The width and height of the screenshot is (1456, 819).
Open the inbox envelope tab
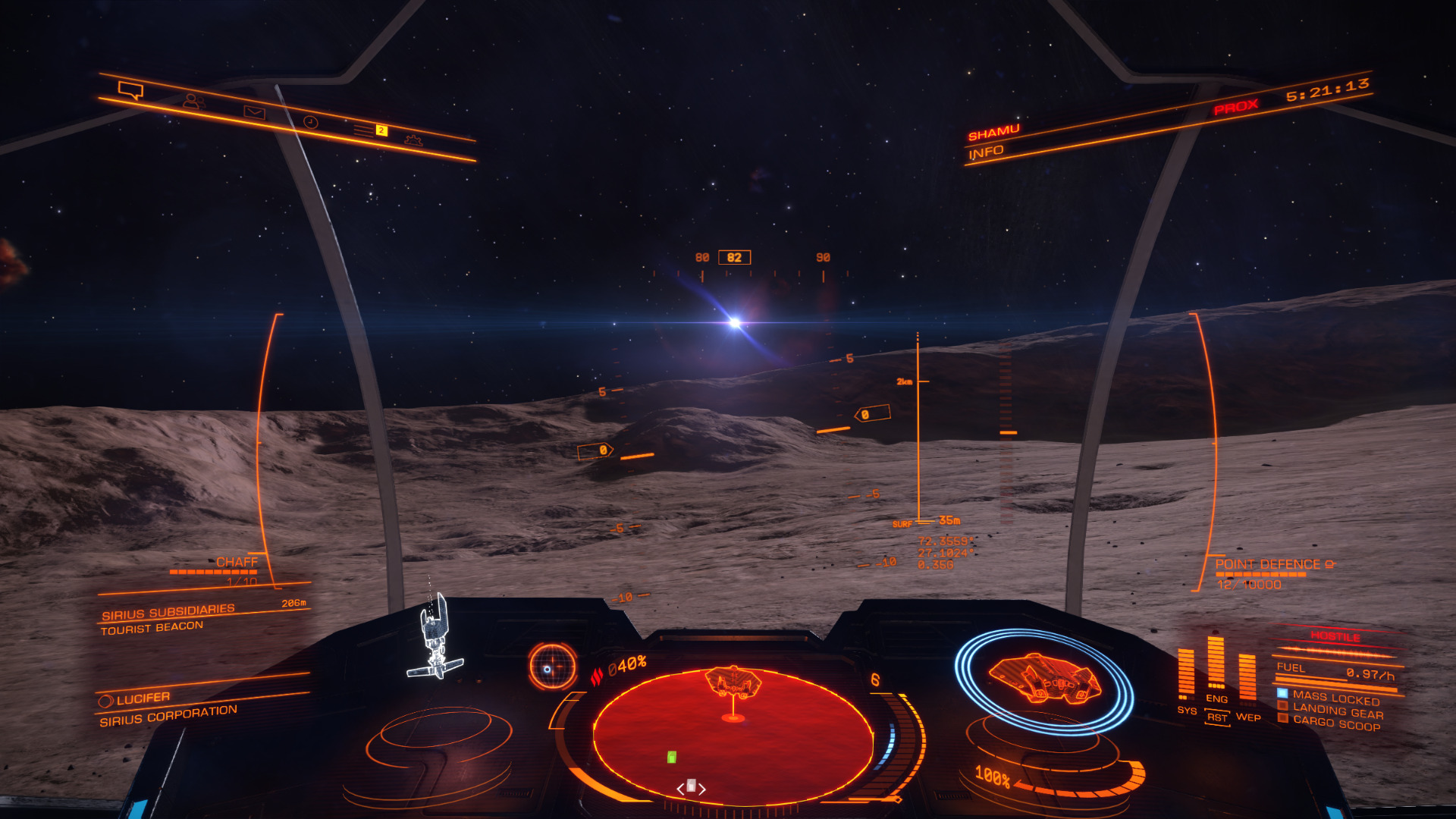pos(254,112)
